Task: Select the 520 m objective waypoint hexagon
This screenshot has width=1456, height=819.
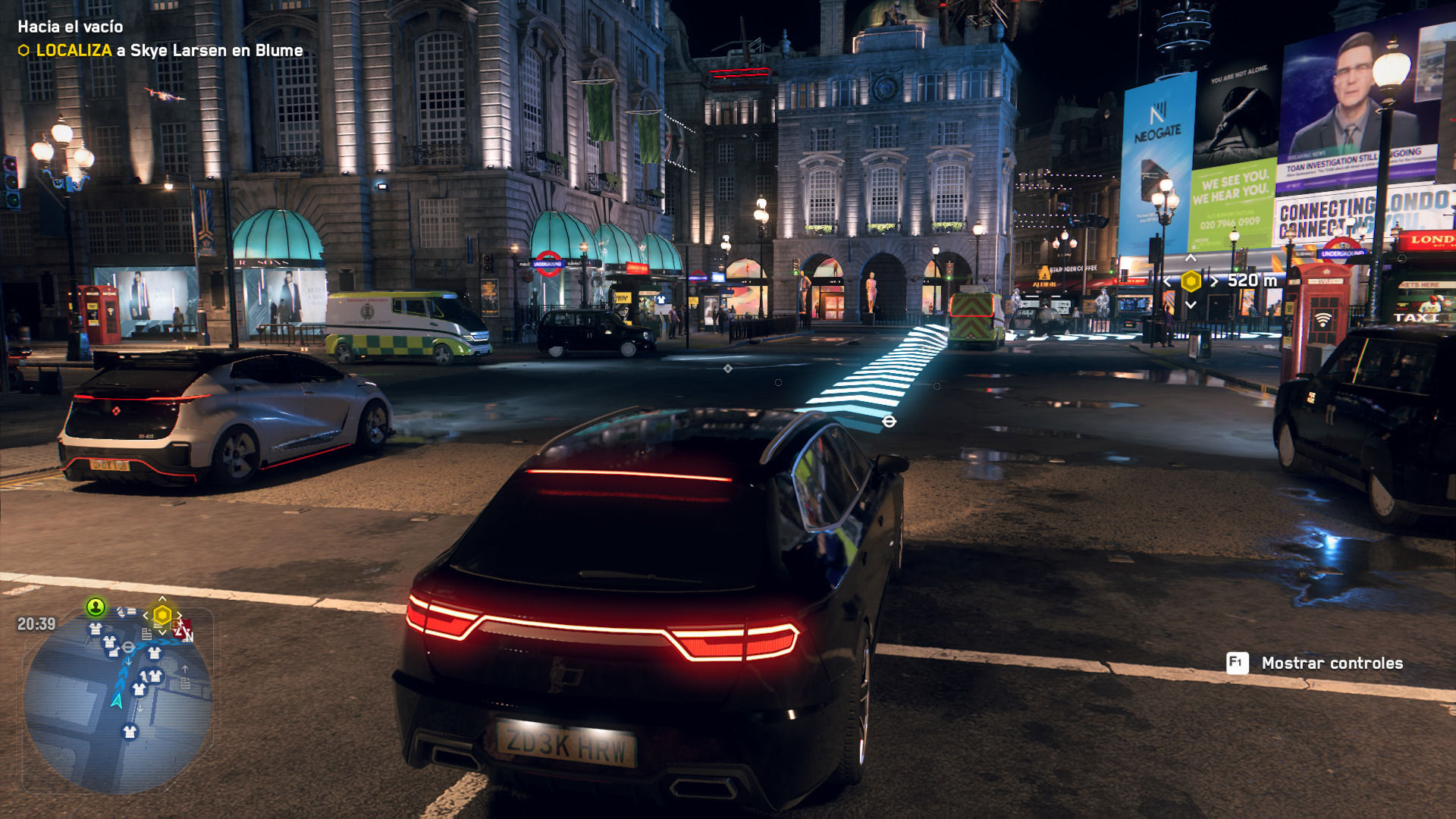Action: (1191, 281)
